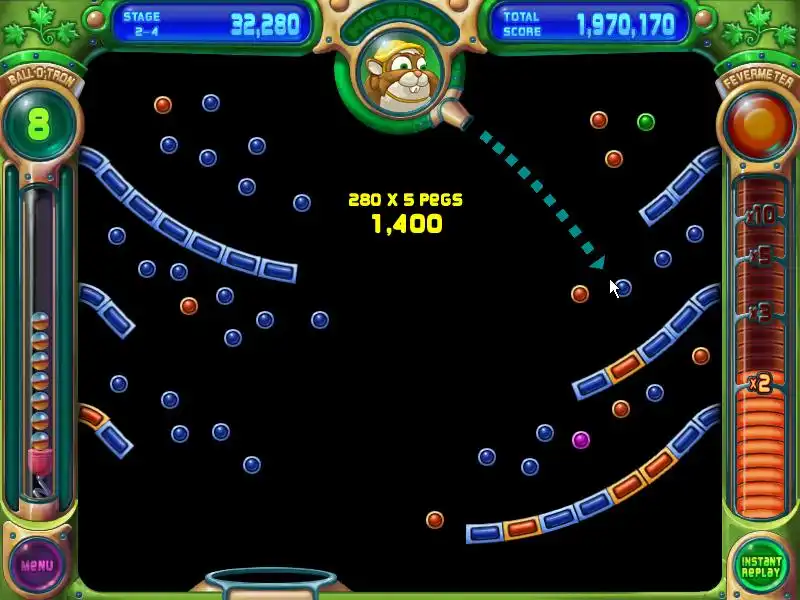The image size is (800, 600).
Task: Watch the Instant Replay
Action: [x=760, y=565]
